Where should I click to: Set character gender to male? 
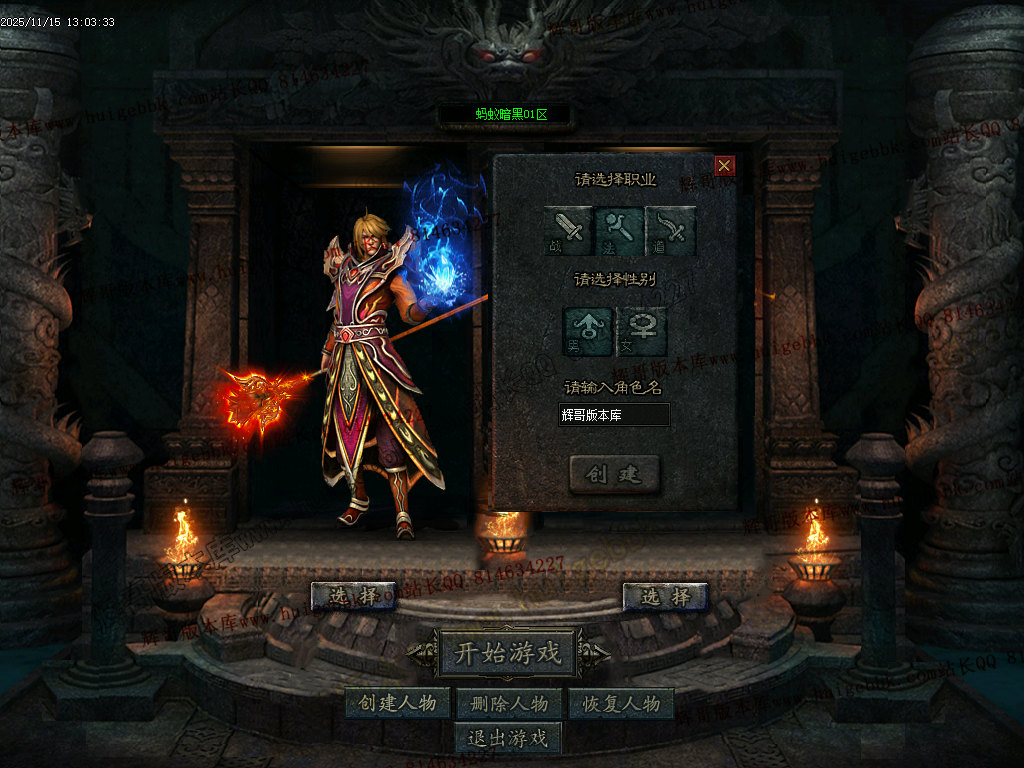[x=588, y=332]
